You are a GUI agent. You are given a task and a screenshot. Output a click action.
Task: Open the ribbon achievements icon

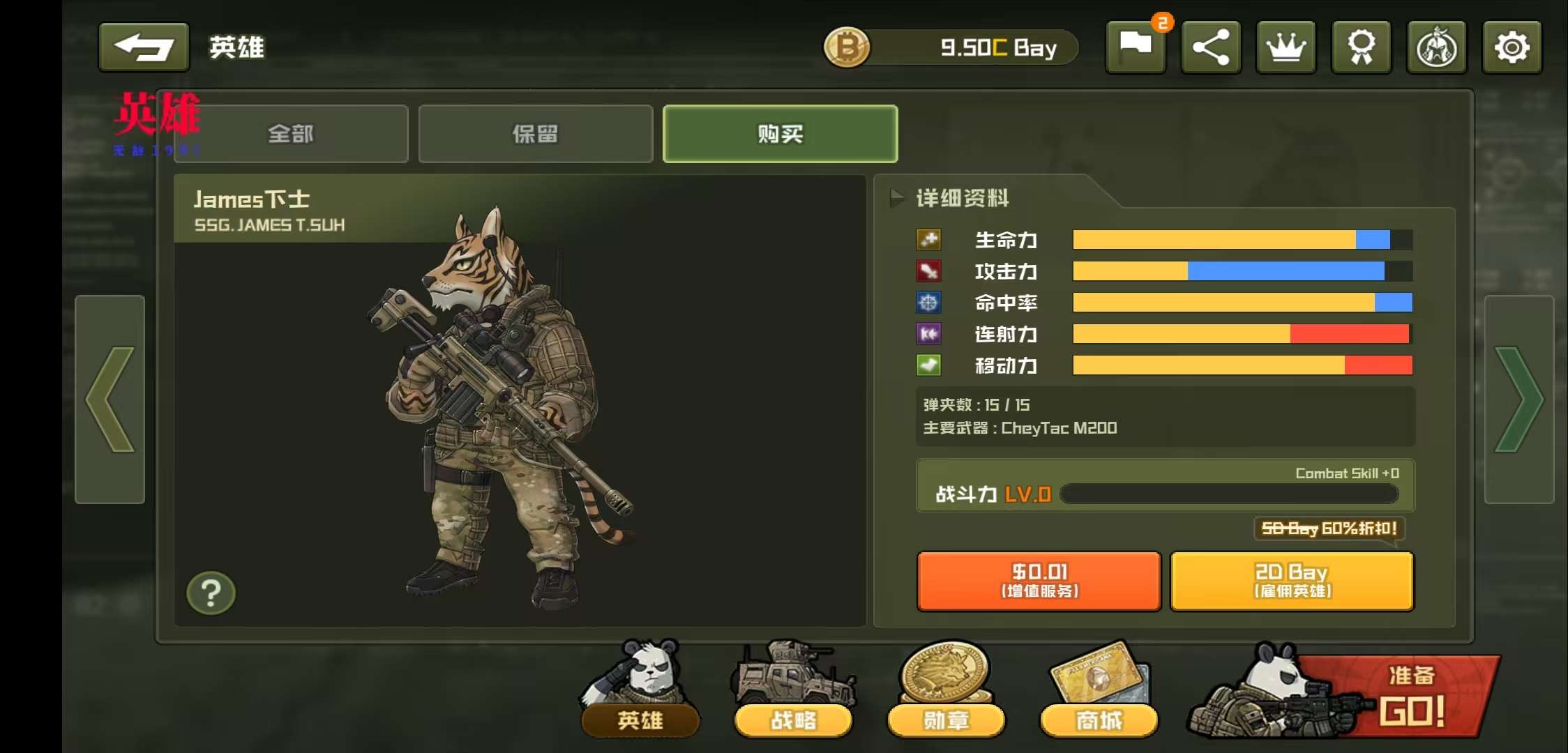pyautogui.click(x=1362, y=47)
